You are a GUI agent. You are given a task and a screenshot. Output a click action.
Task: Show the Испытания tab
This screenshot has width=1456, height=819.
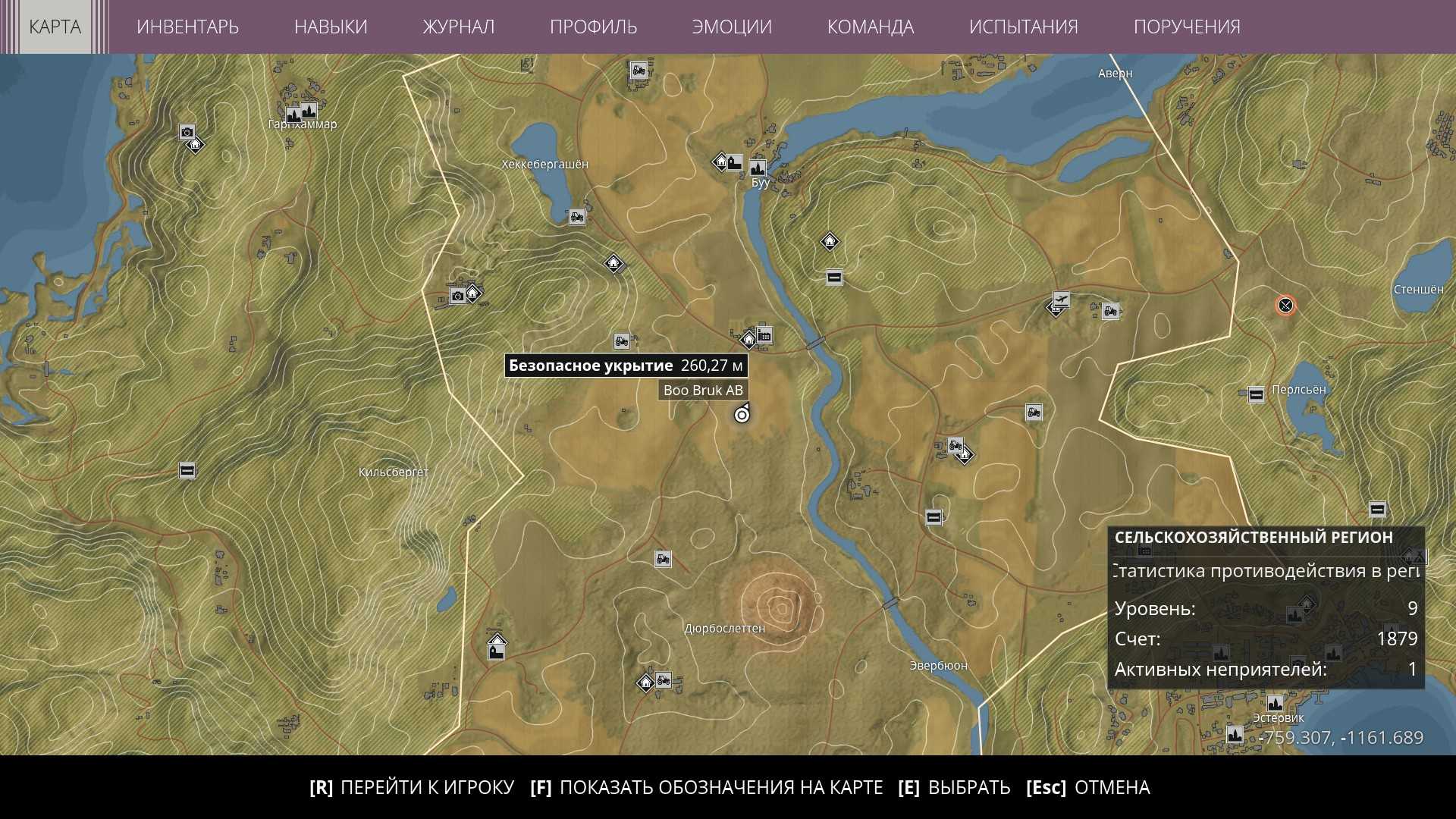point(1023,27)
